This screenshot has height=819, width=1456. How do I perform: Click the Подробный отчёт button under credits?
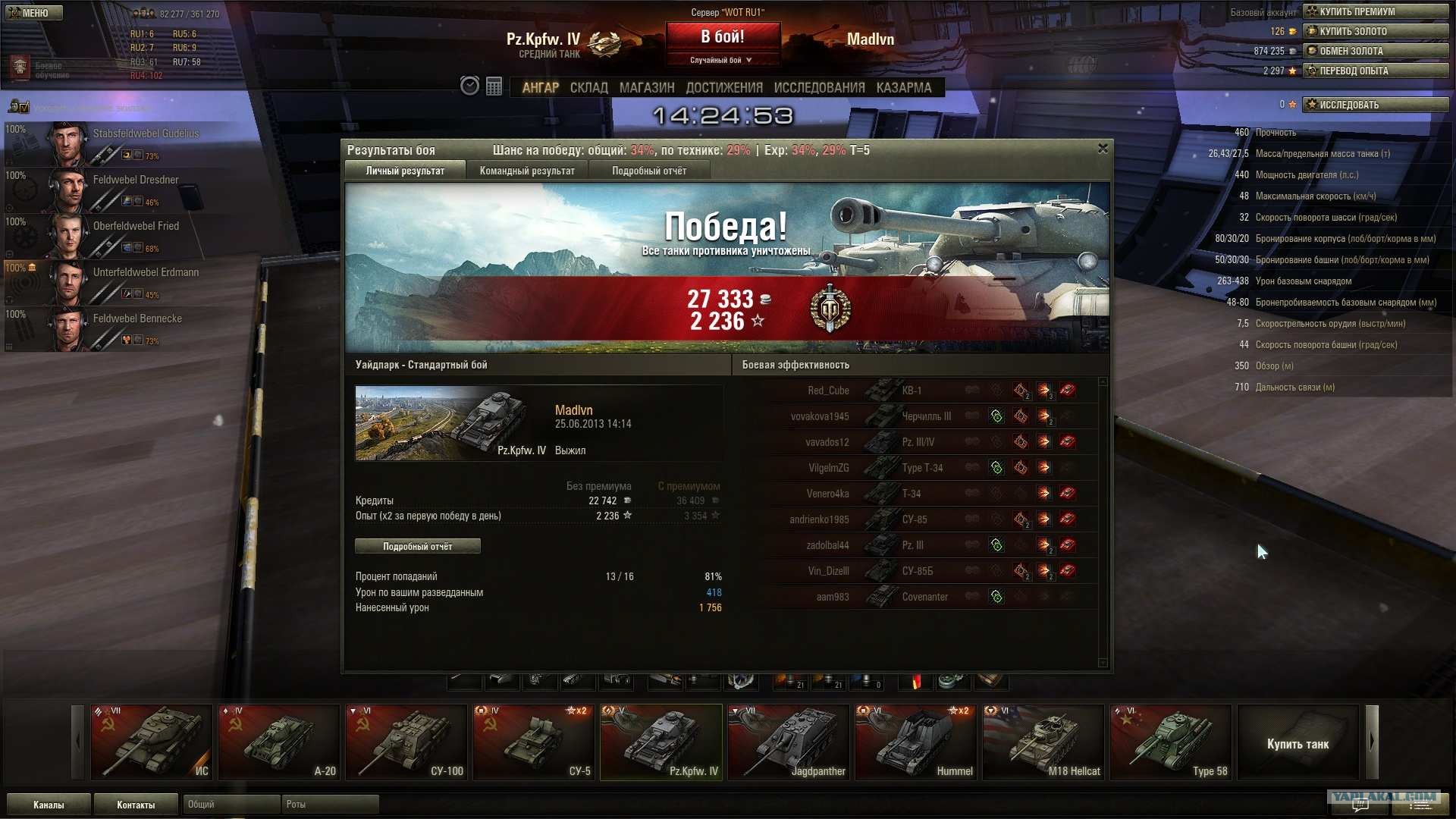click(418, 547)
